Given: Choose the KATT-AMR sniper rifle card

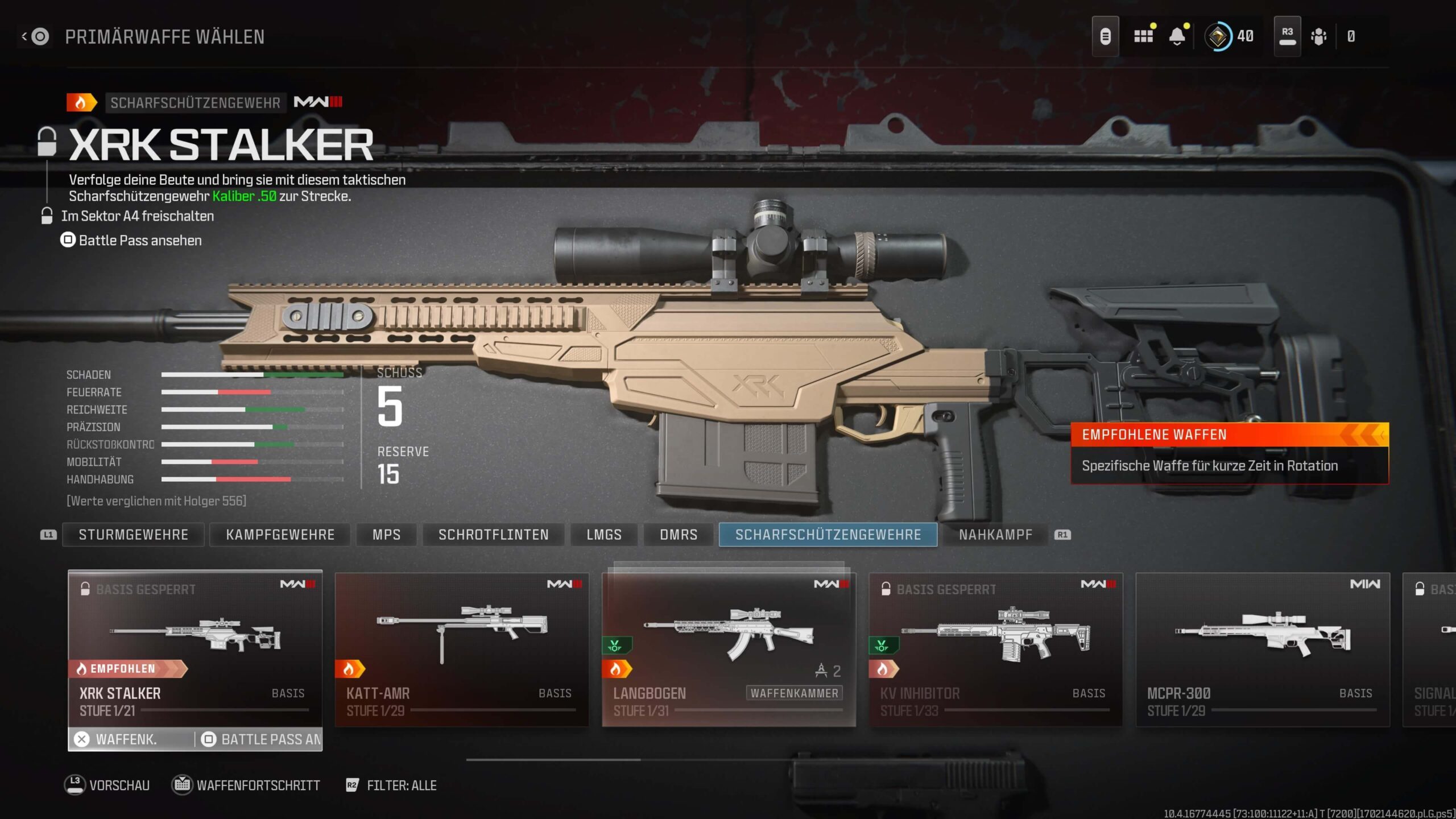Looking at the screenshot, I should [461, 648].
